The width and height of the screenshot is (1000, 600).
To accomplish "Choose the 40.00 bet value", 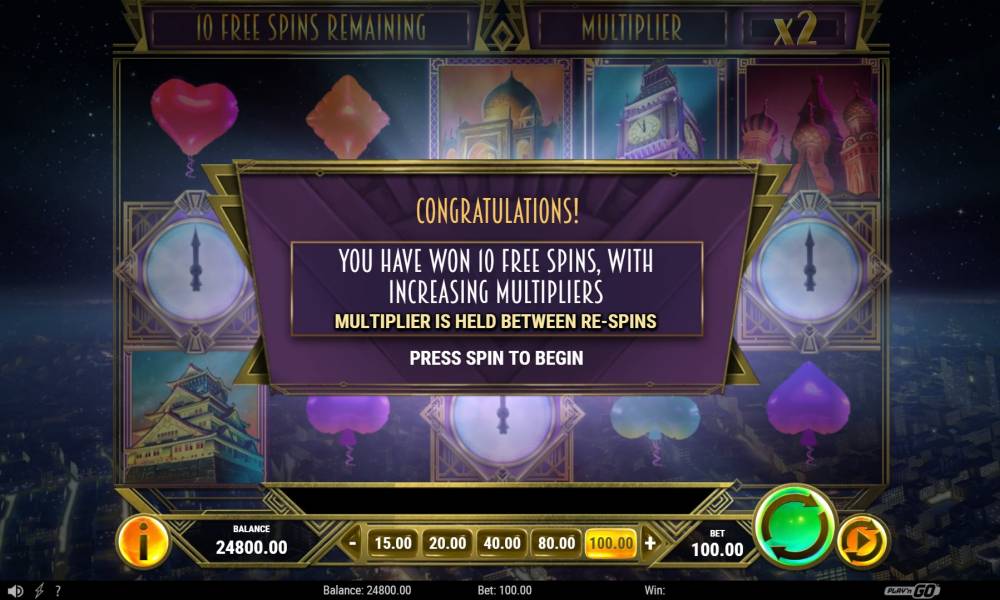I will tap(502, 543).
